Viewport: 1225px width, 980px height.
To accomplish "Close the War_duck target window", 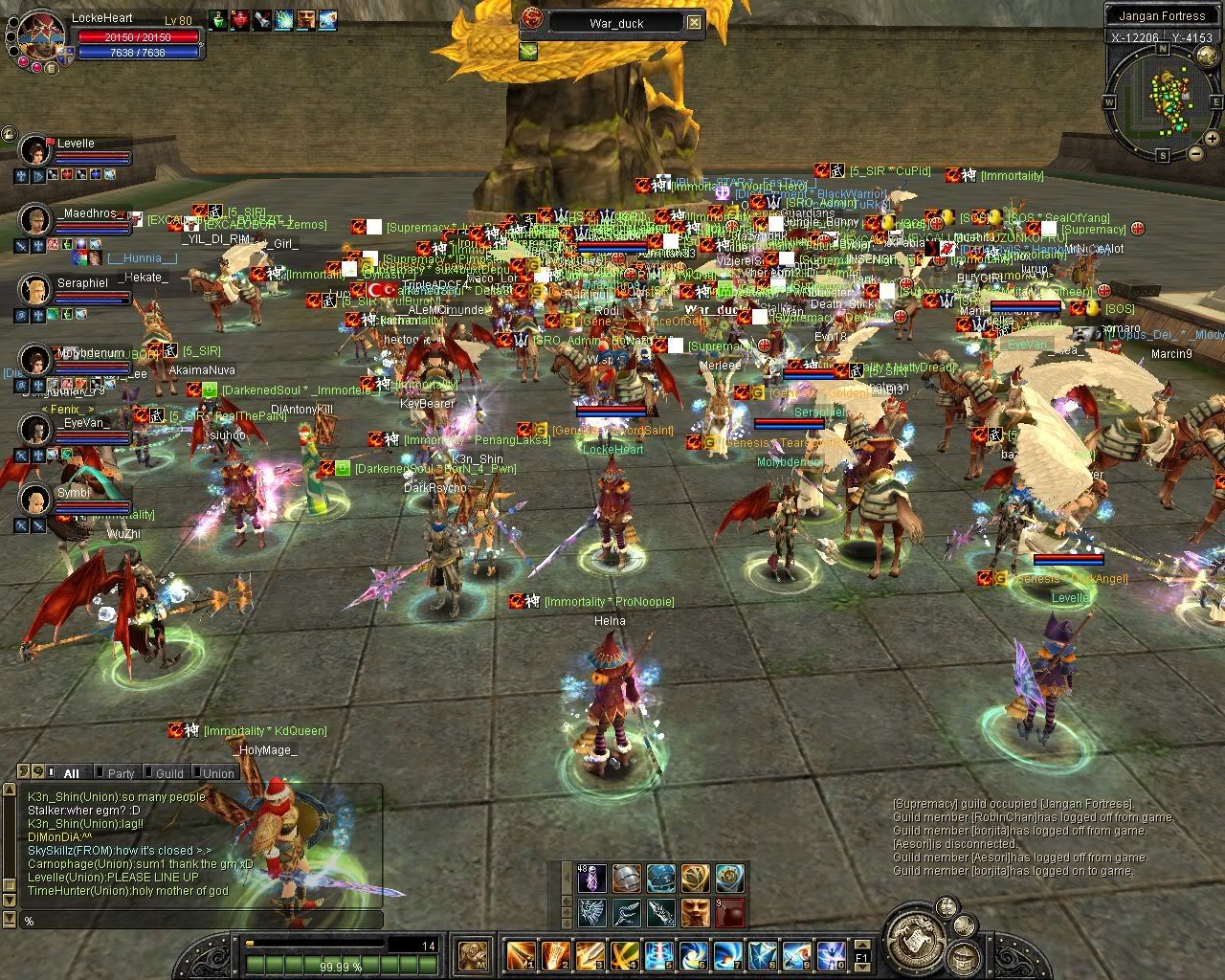I will [x=695, y=23].
